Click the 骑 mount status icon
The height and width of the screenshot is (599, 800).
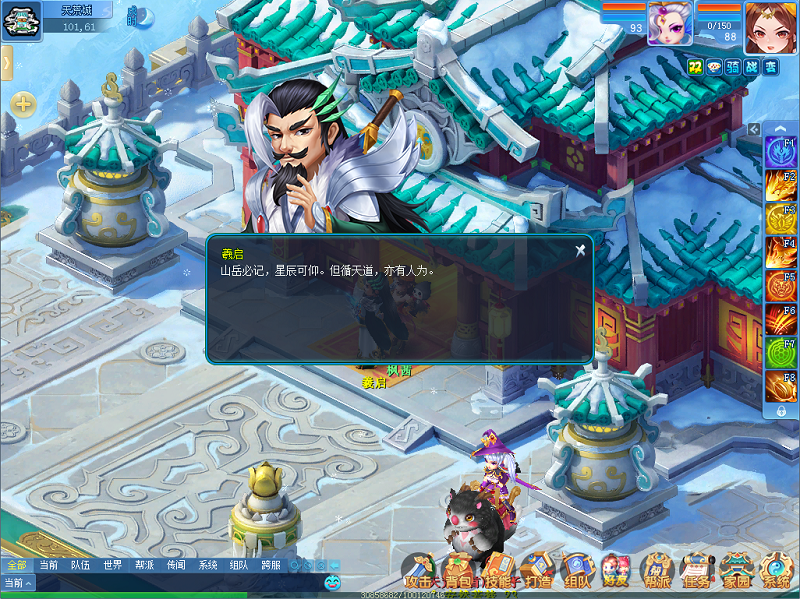click(x=733, y=66)
